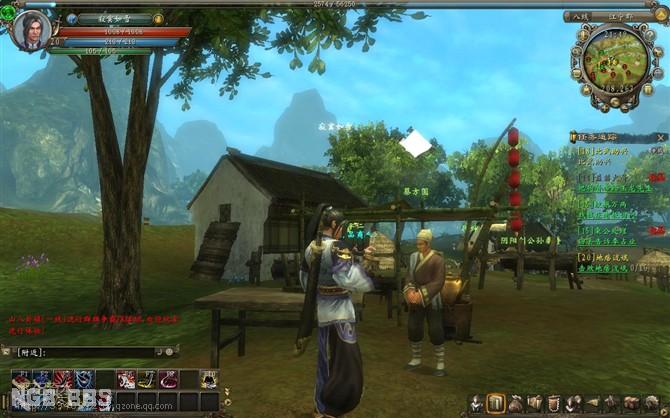The image size is (670, 418).
Task: Click the player portrait in the corner
Action: (29, 28)
